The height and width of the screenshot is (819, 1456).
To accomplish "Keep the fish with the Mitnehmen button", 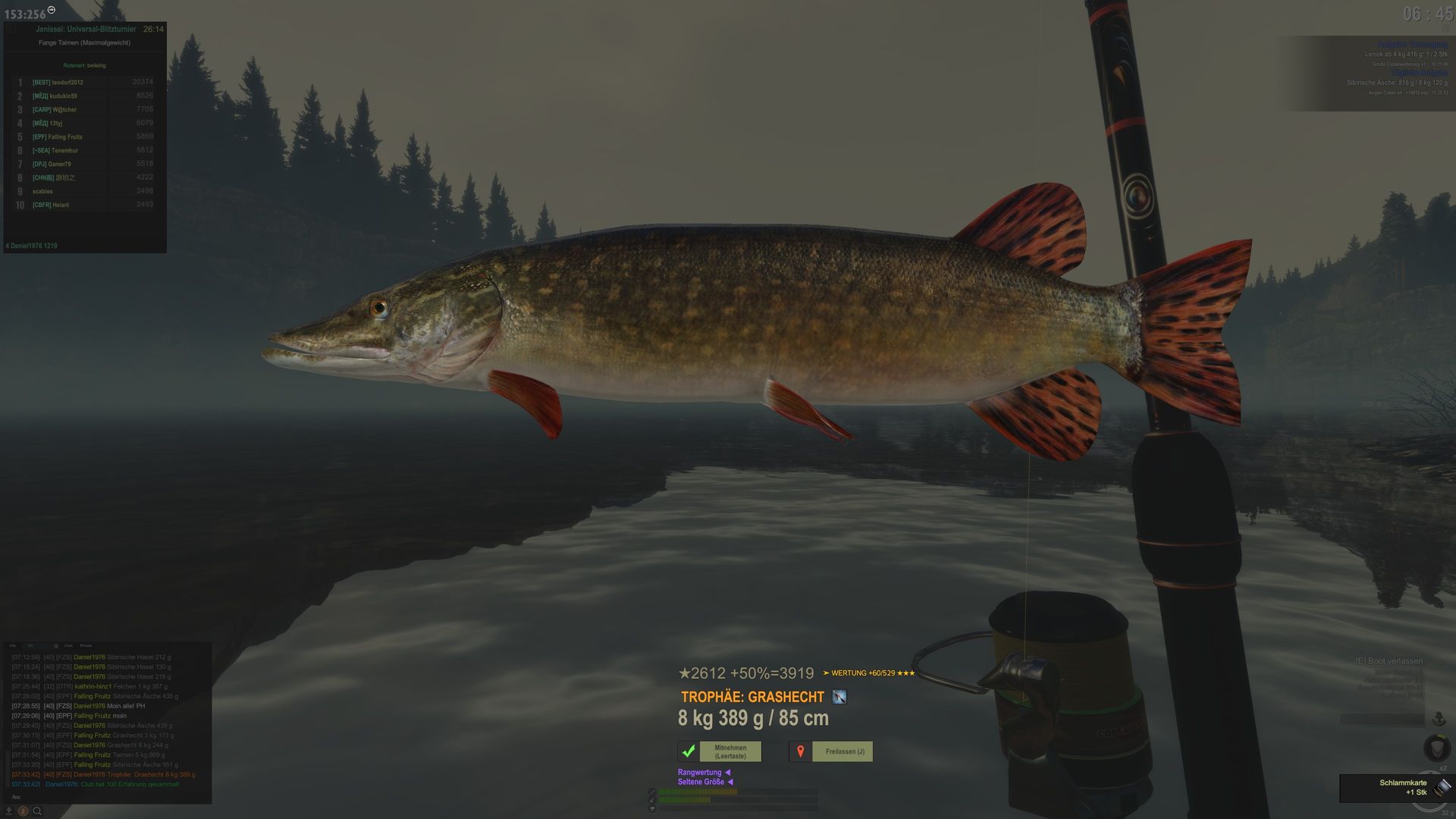I will pyautogui.click(x=730, y=752).
